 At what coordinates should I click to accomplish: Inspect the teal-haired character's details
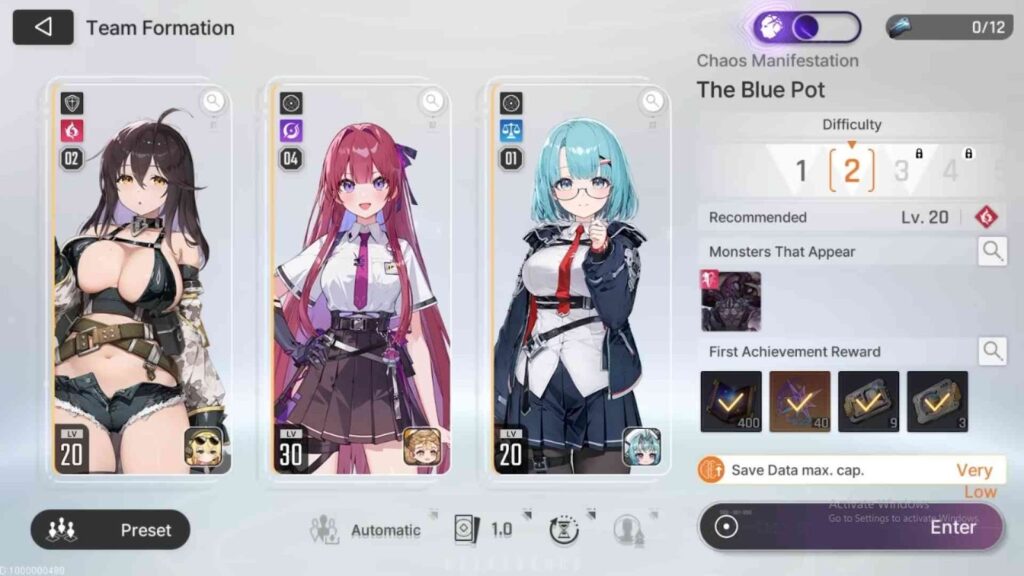tap(652, 100)
